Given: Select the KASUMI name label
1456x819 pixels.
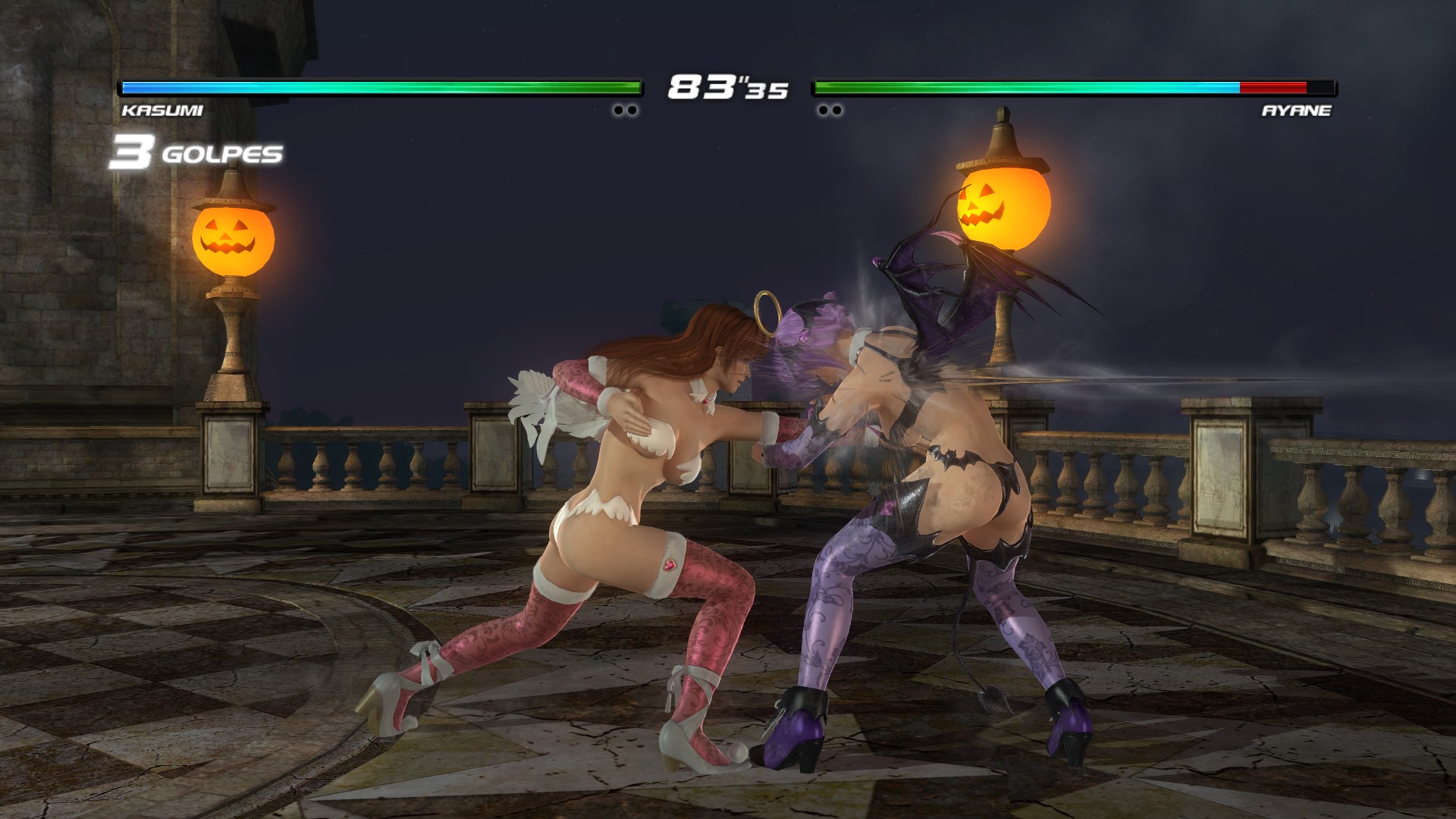Looking at the screenshot, I should tap(163, 111).
